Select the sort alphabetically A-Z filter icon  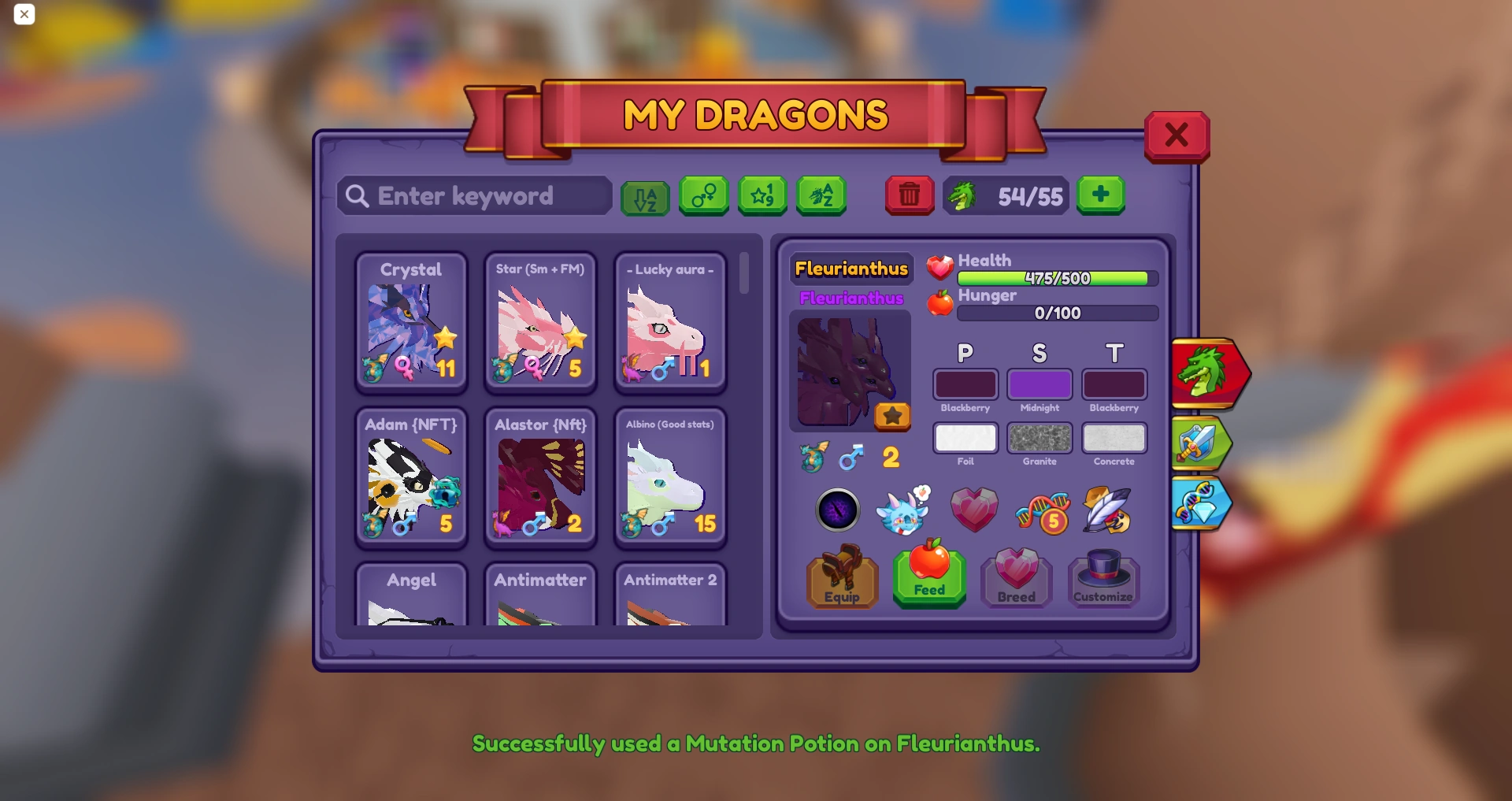[645, 196]
